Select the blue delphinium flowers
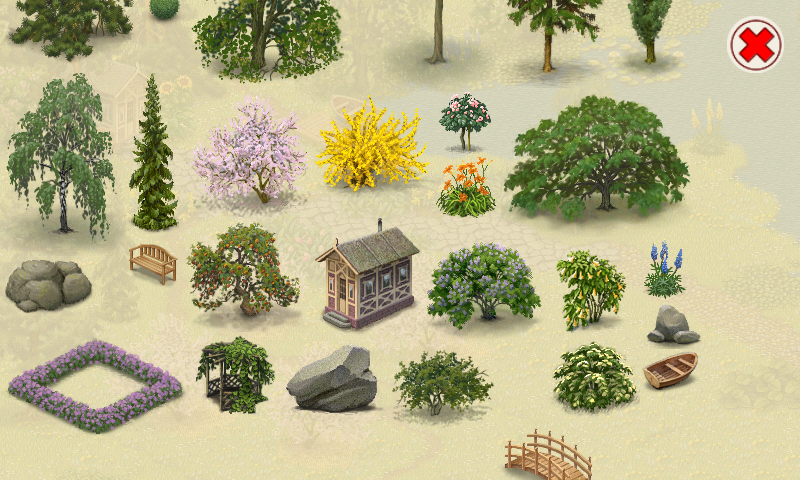The height and width of the screenshot is (480, 800). pos(664,271)
